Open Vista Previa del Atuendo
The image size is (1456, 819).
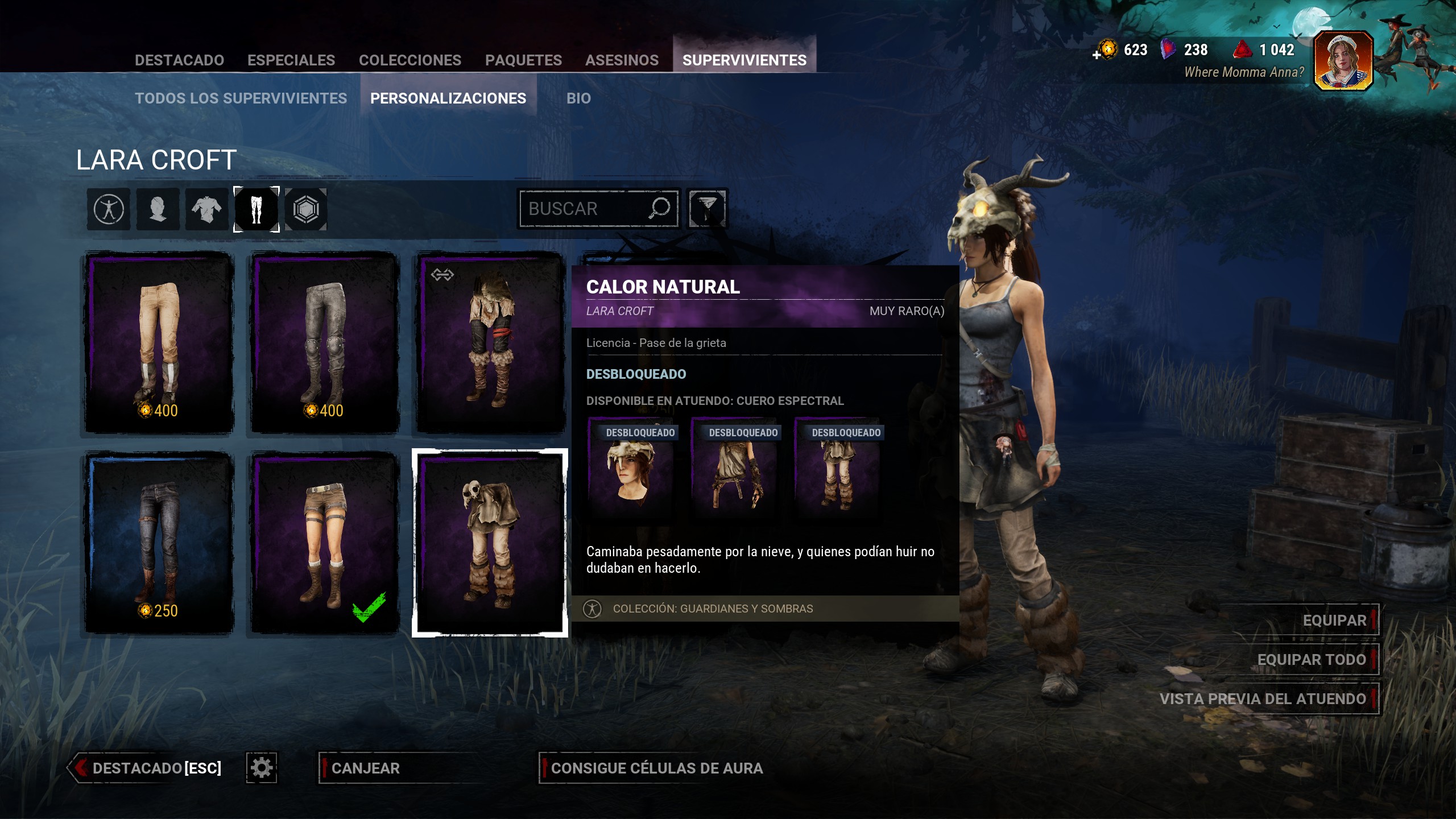pyautogui.click(x=1263, y=699)
